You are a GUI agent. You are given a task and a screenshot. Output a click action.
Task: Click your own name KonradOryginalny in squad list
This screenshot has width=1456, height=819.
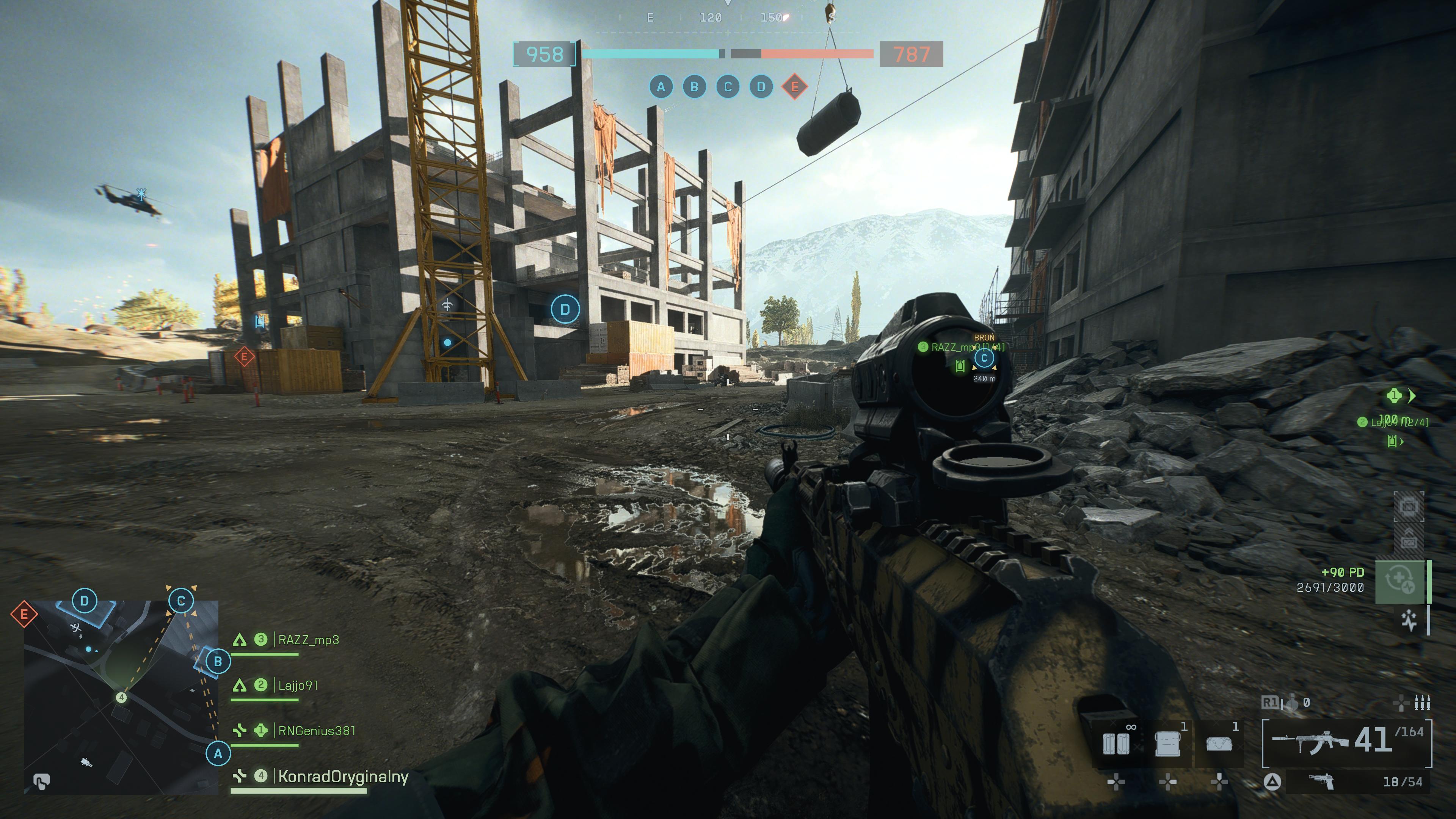(343, 777)
